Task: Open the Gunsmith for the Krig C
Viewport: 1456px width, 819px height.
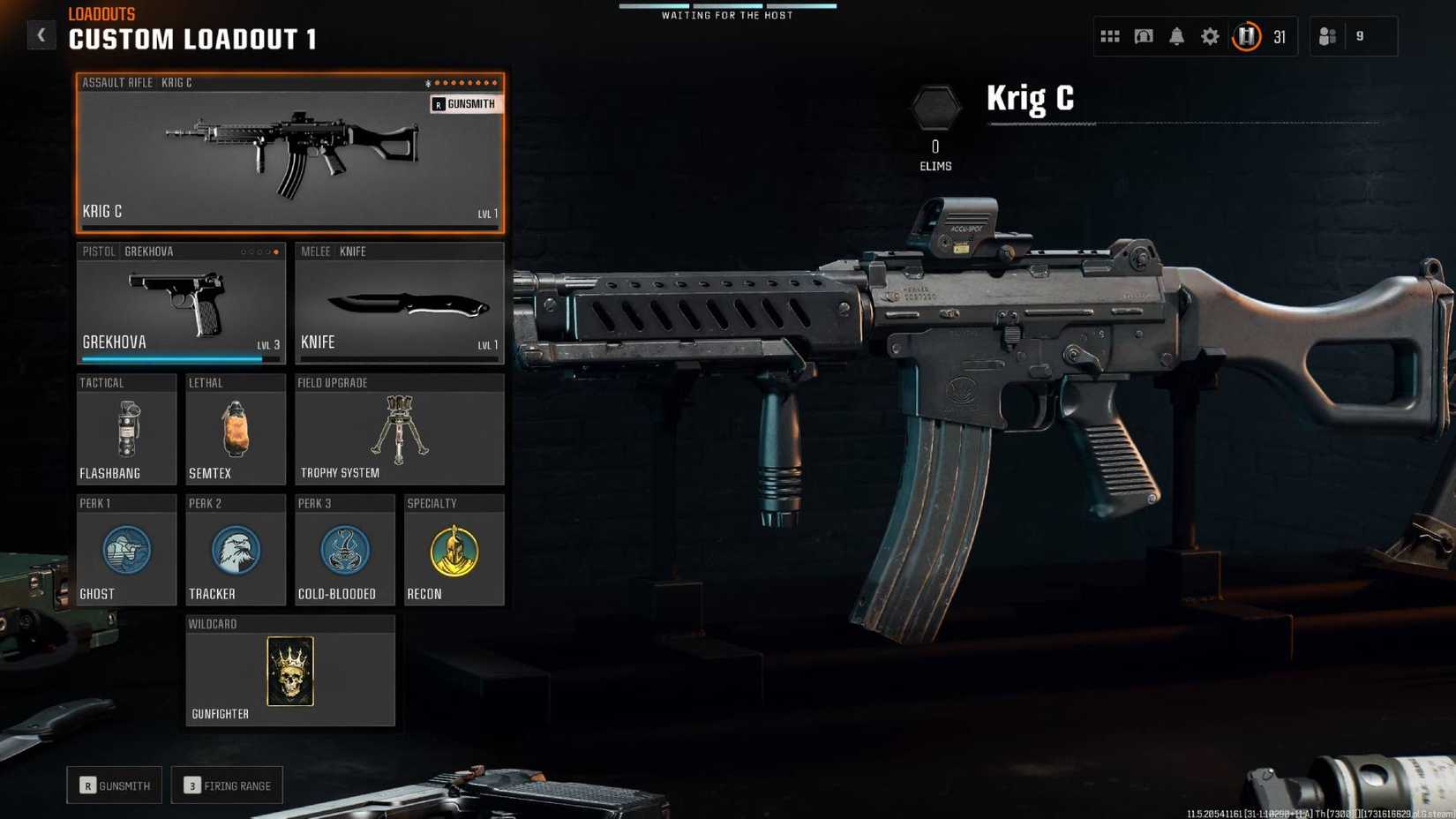Action: tap(465, 103)
